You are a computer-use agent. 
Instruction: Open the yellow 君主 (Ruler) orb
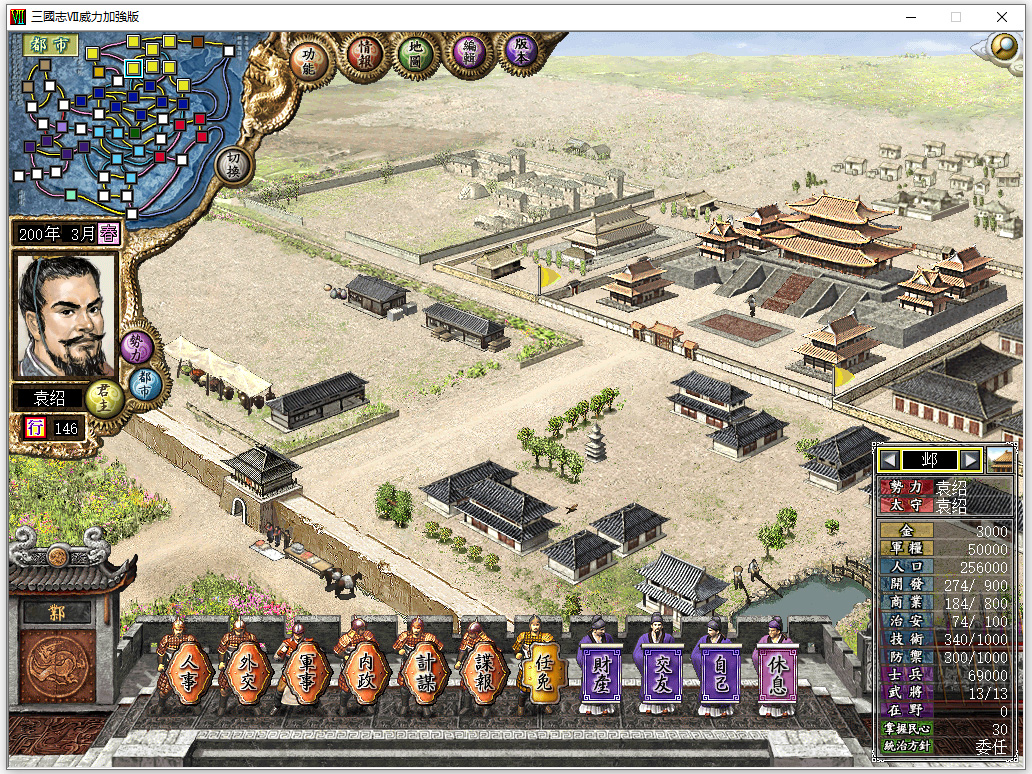point(102,398)
